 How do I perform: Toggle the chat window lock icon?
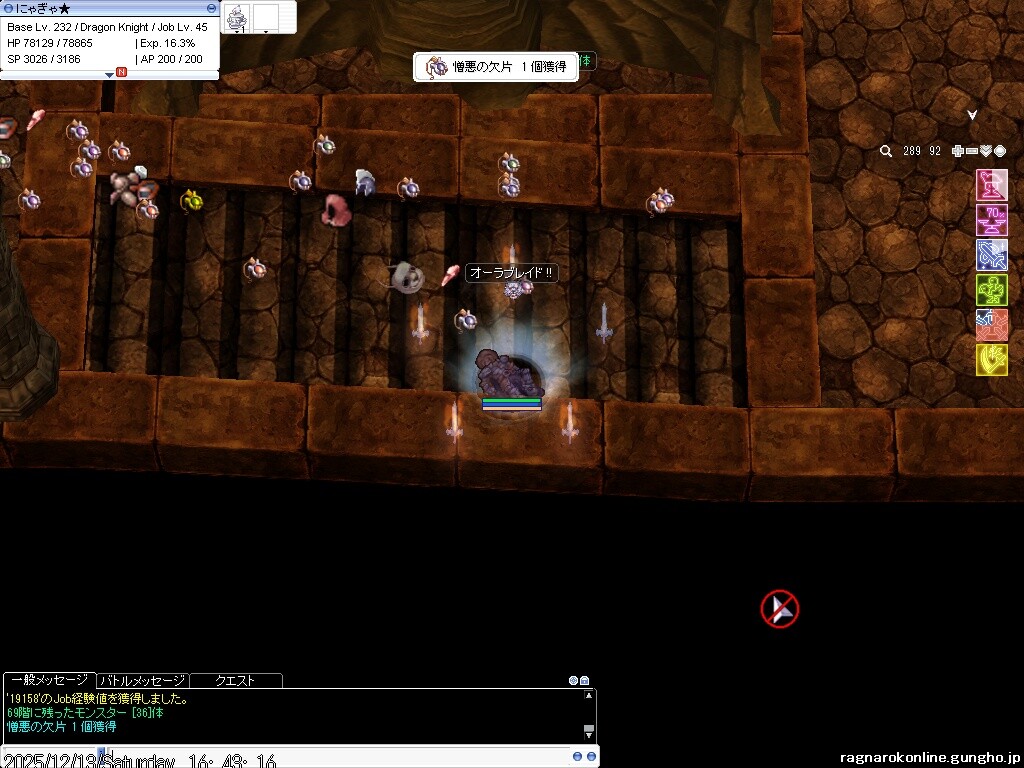[585, 680]
